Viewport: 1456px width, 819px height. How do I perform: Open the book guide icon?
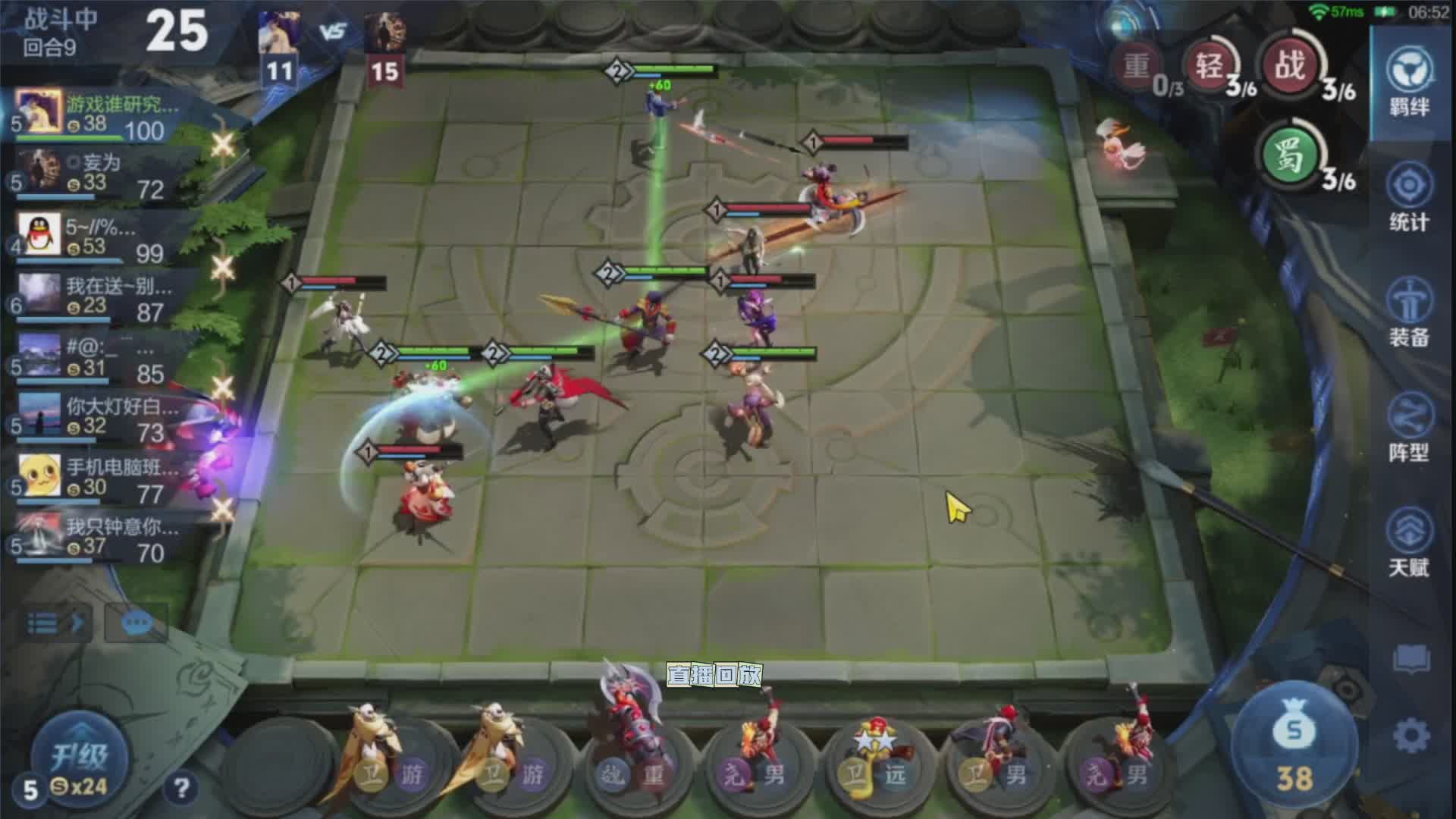point(1410,660)
